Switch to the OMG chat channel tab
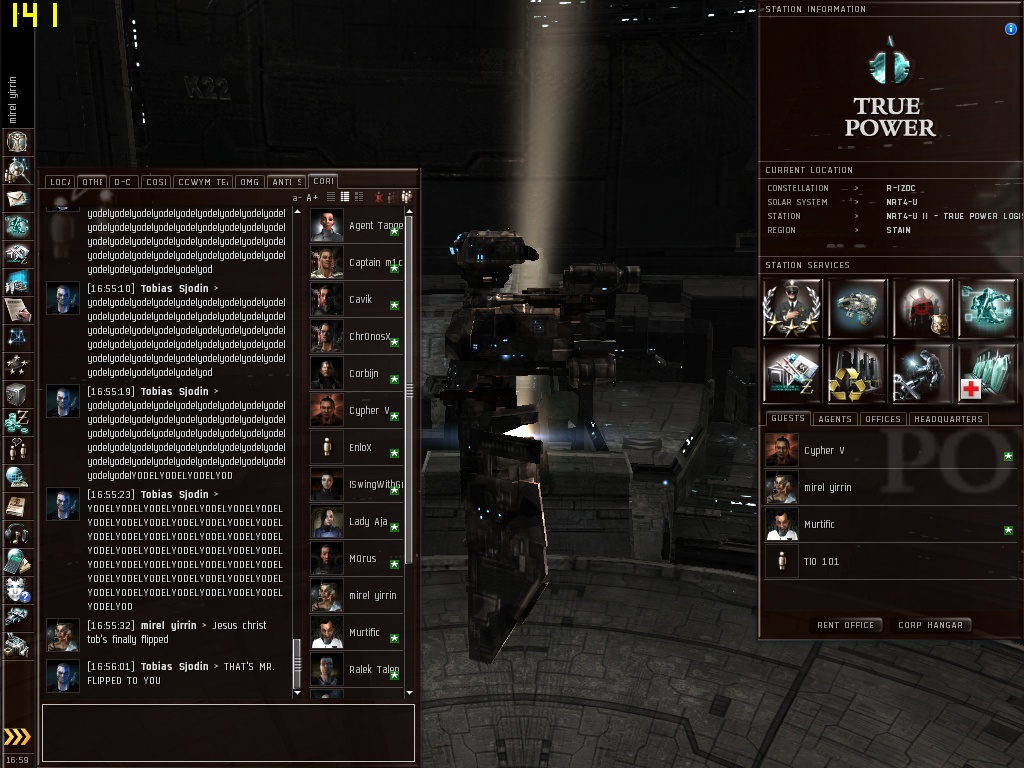The width and height of the screenshot is (1024, 768). pyautogui.click(x=249, y=182)
